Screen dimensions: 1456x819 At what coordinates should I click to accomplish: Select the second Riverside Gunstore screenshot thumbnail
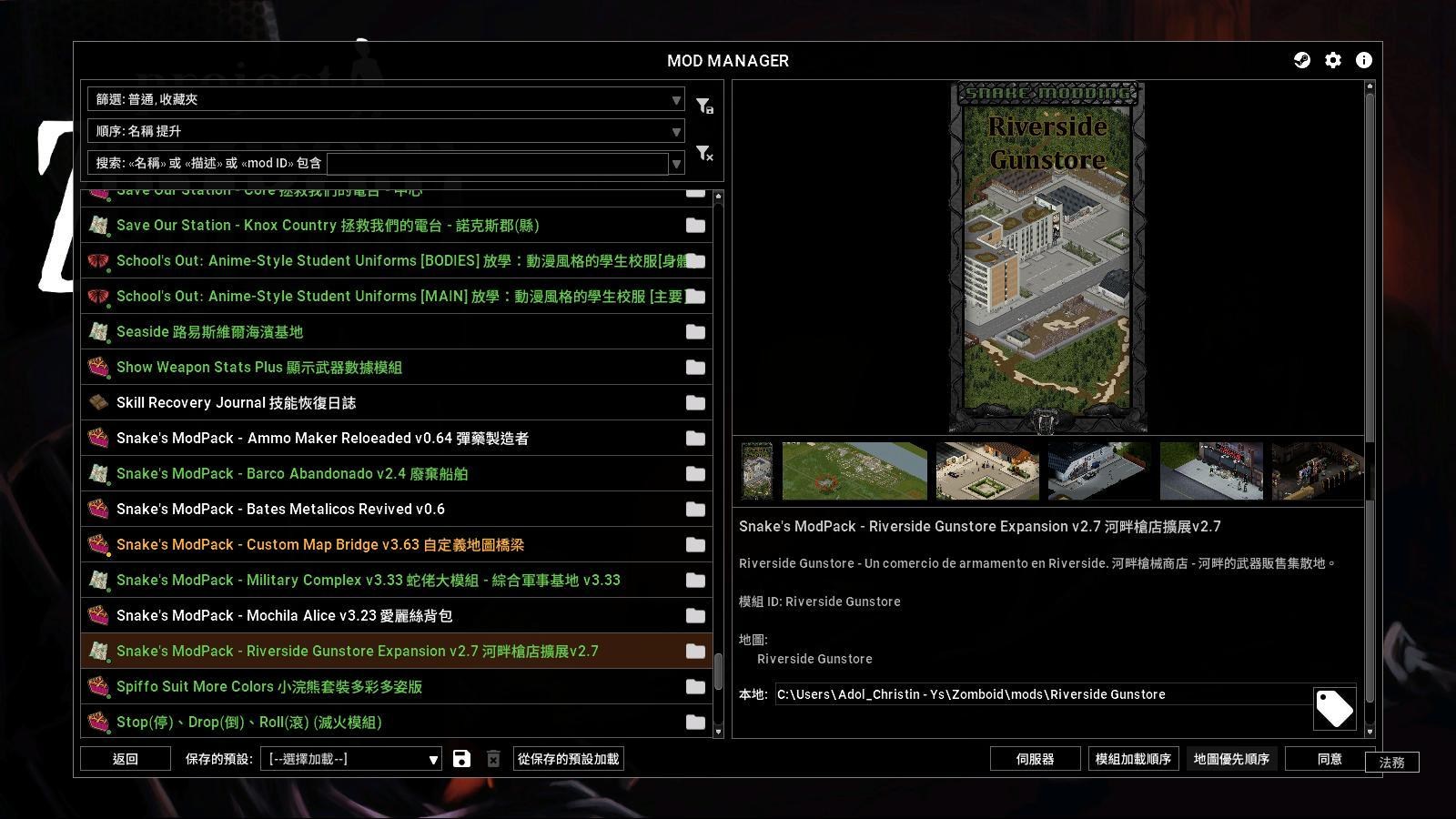point(854,470)
